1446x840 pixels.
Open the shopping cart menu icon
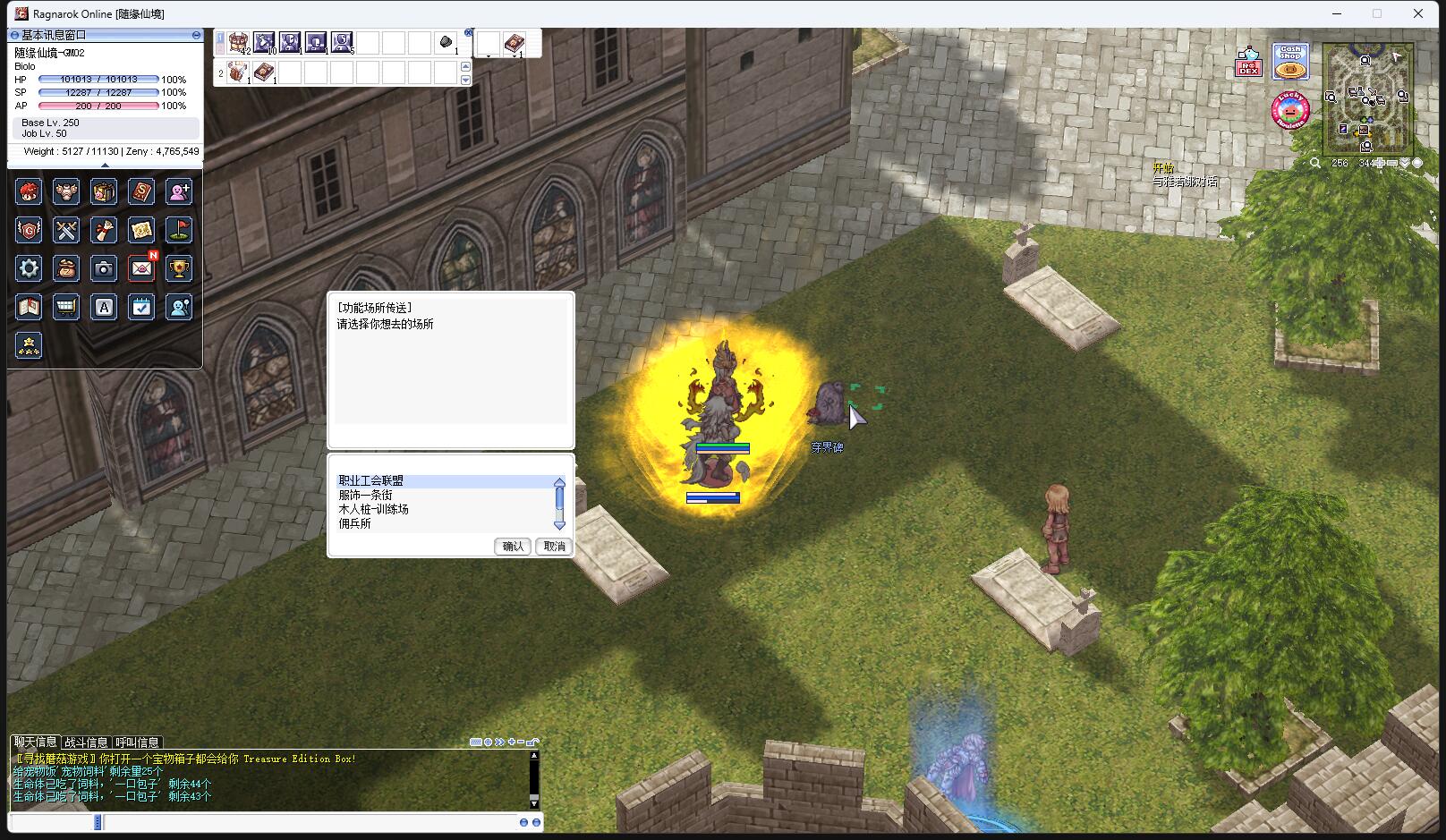[x=66, y=307]
